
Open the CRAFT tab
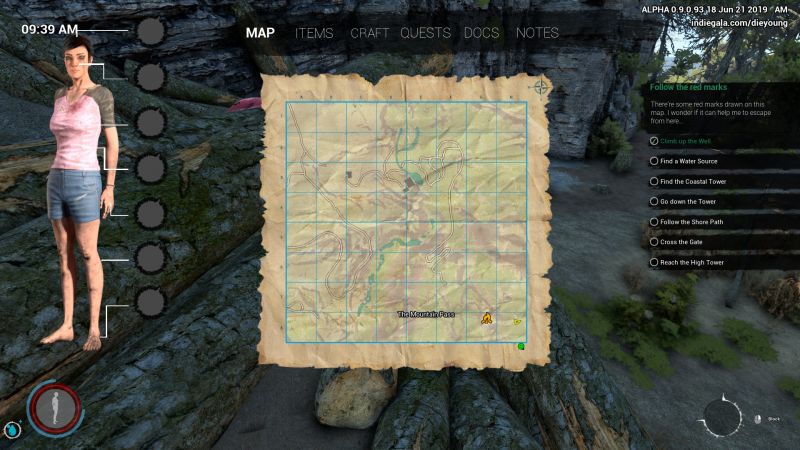click(x=370, y=33)
